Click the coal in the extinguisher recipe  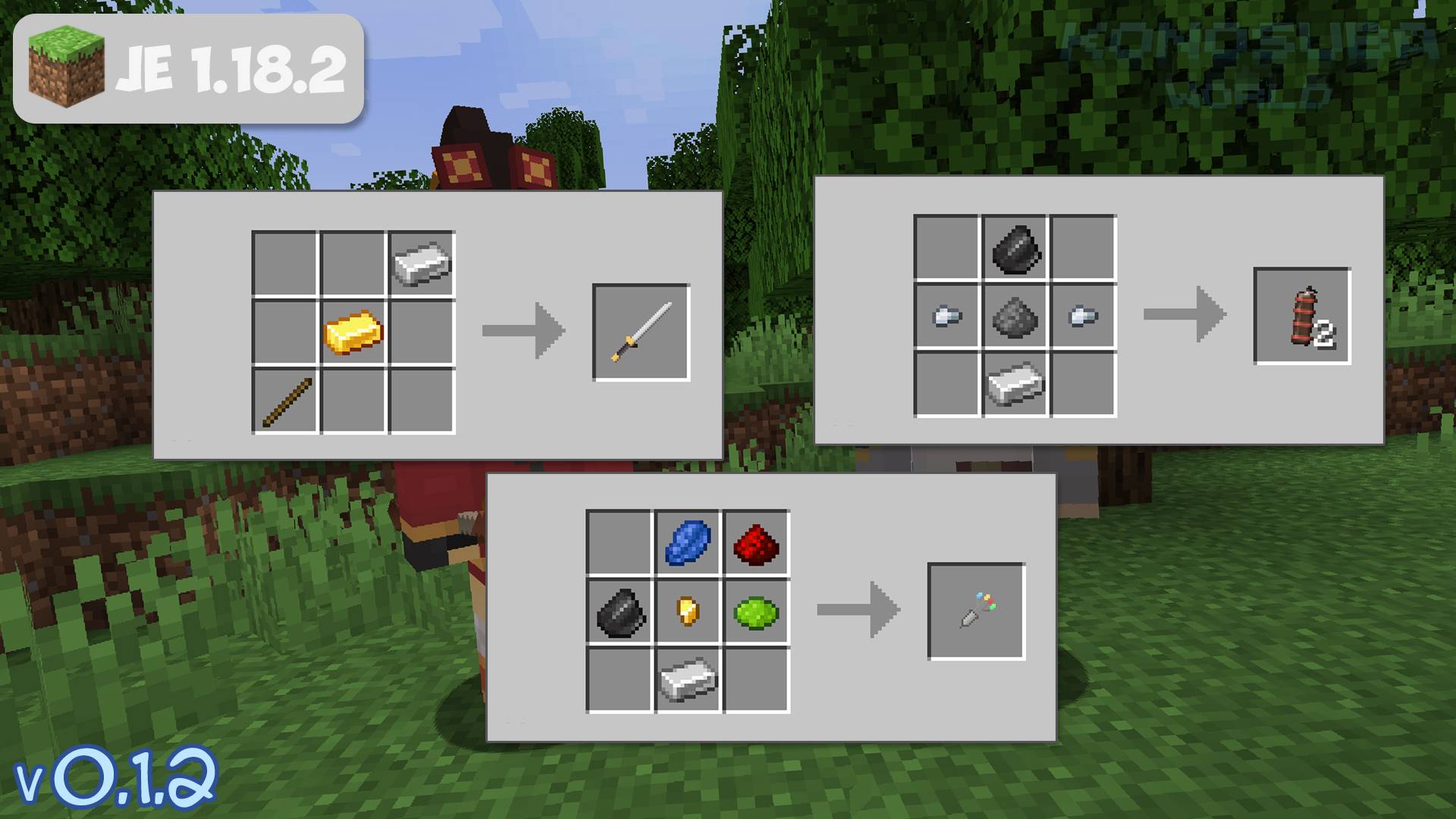pos(1016,249)
